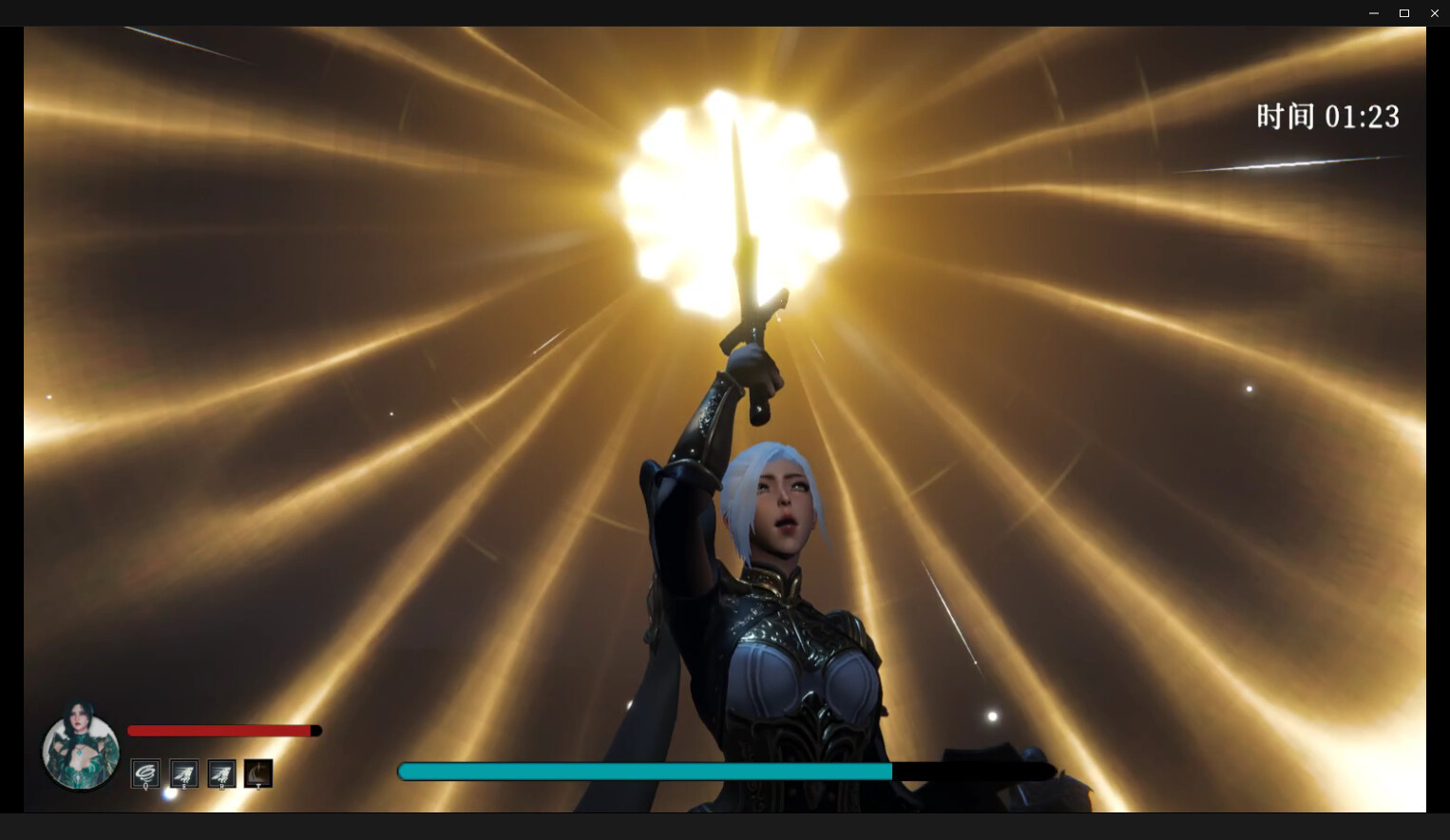
Task: Trigger the dash skill labeled R
Action: click(x=221, y=773)
